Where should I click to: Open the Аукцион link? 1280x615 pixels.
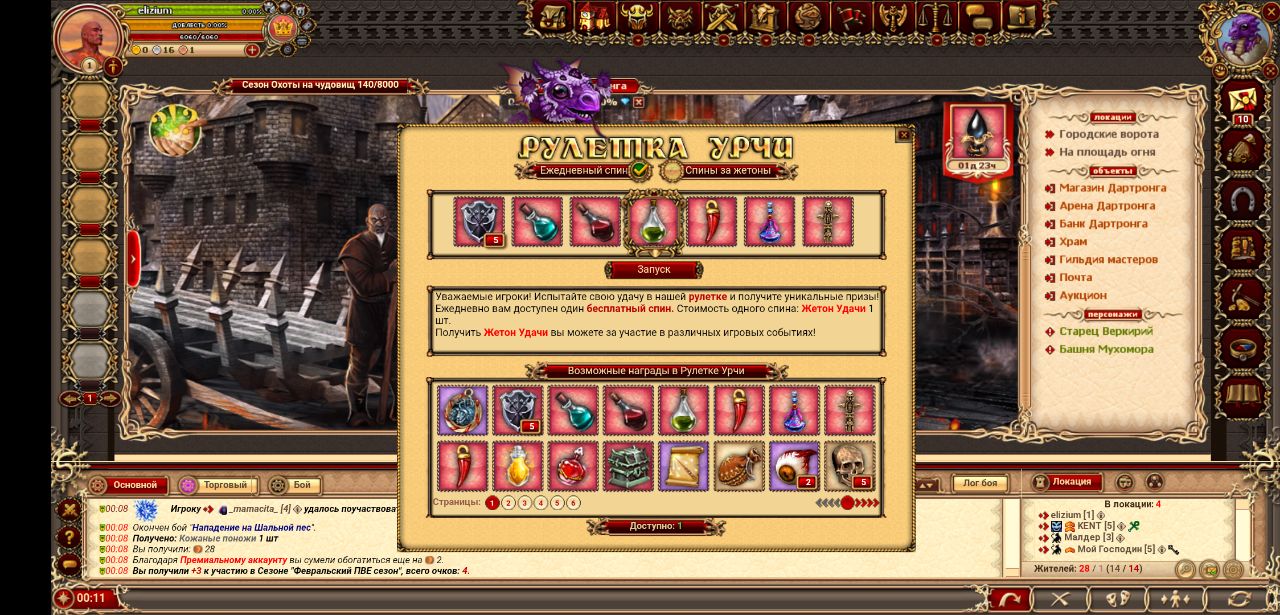pyautogui.click(x=1082, y=296)
